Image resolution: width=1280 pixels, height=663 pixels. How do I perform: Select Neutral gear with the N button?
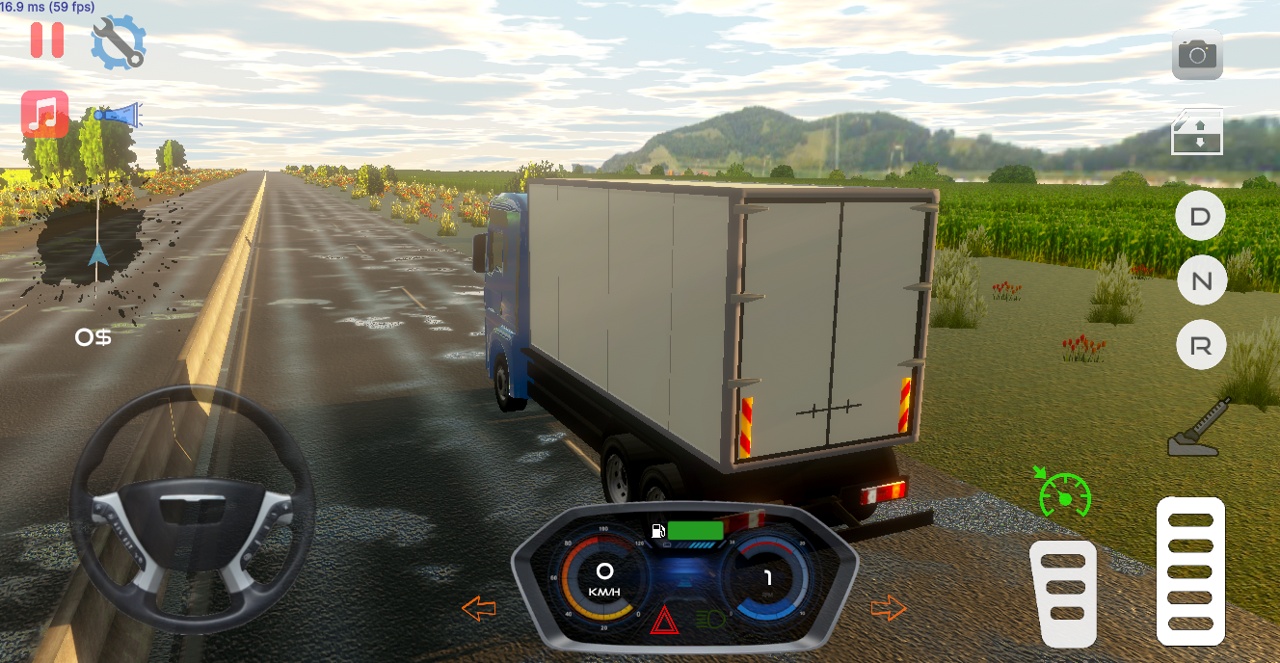click(1201, 281)
